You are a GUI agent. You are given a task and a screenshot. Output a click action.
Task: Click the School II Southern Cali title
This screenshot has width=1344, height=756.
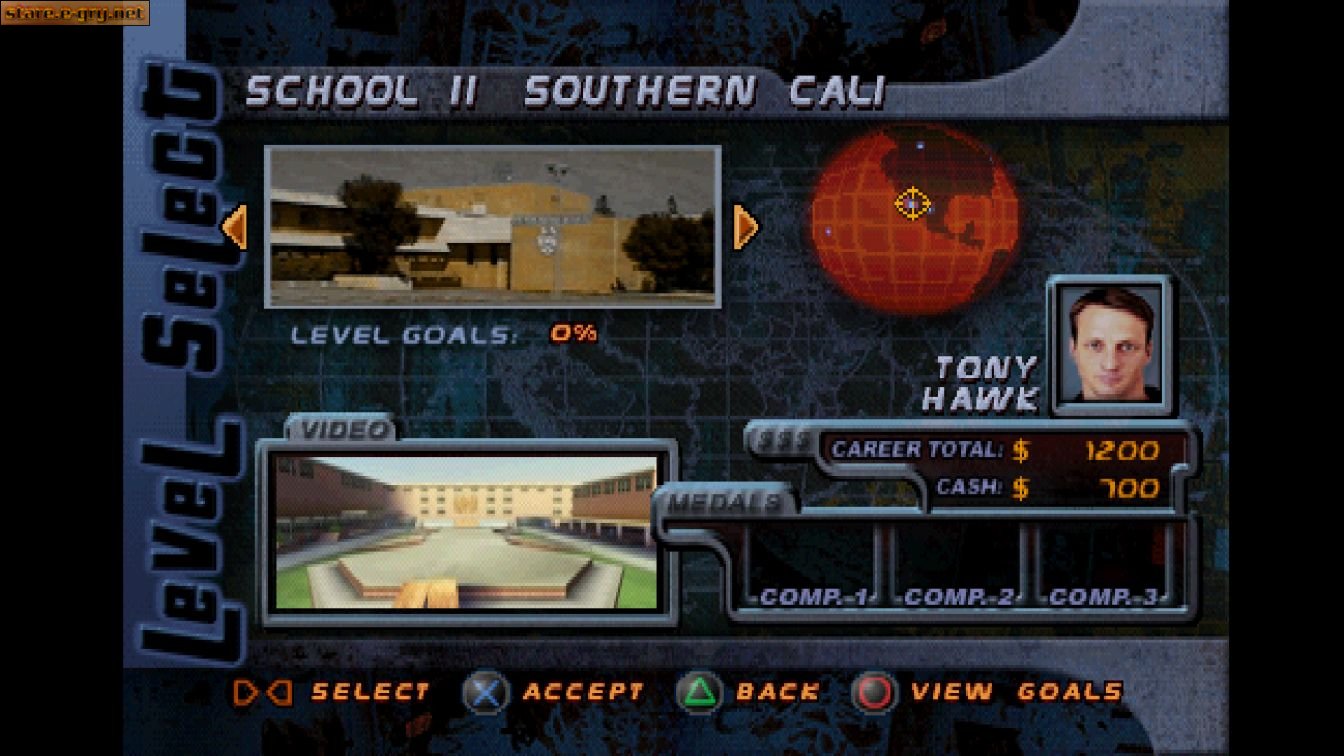coord(565,90)
